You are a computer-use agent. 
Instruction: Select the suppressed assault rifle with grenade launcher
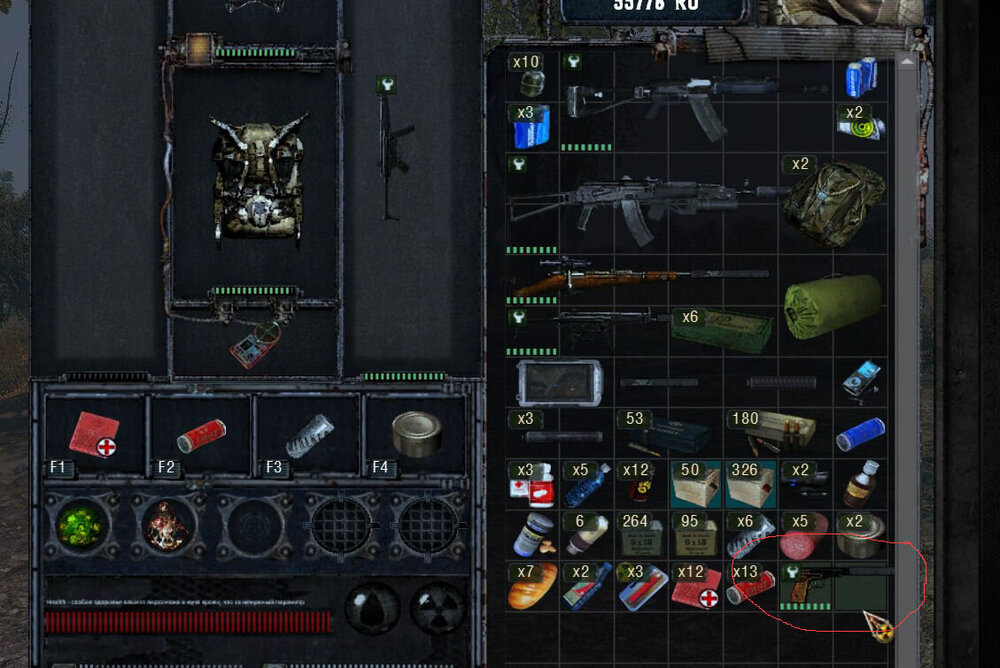click(640, 205)
